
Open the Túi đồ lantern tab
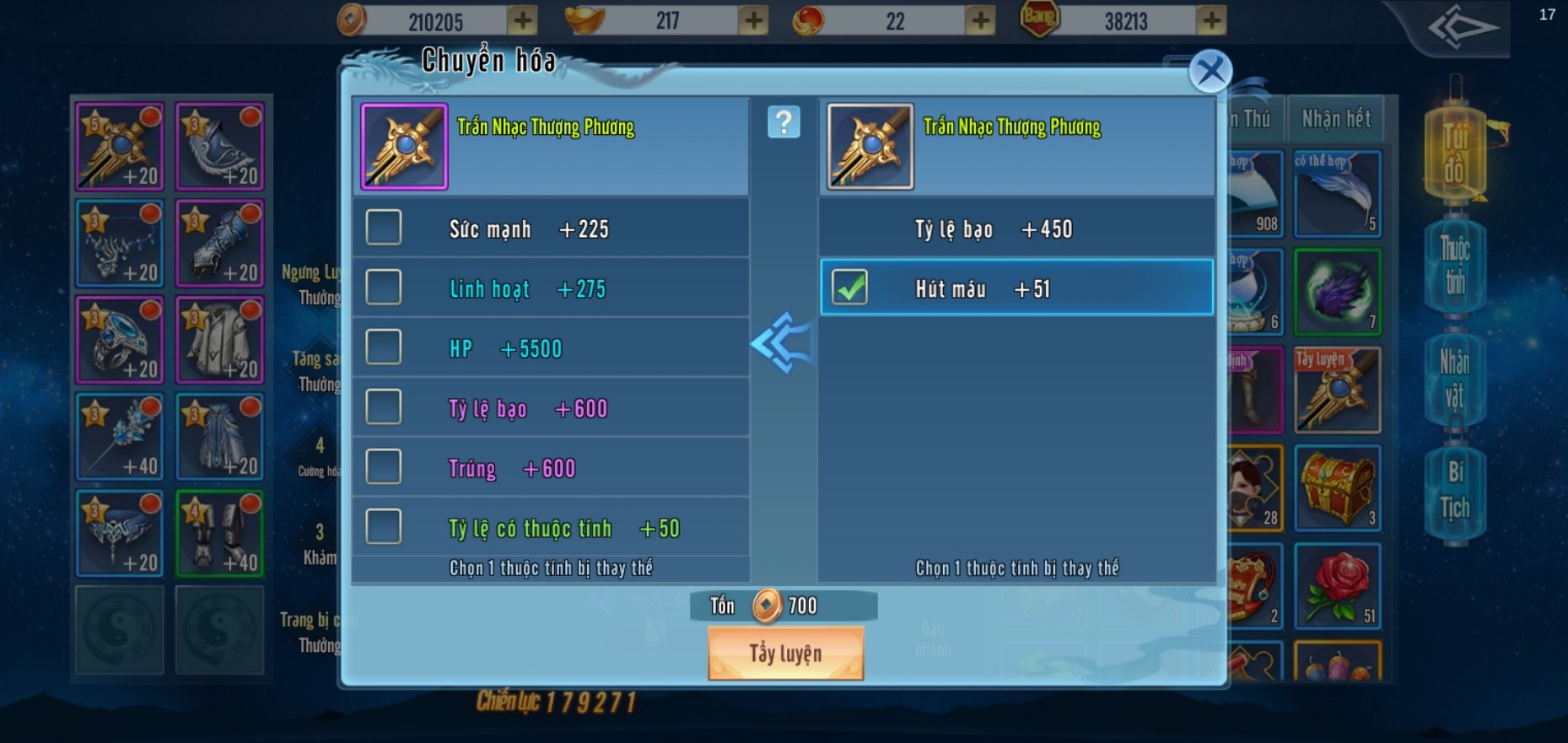click(1454, 153)
